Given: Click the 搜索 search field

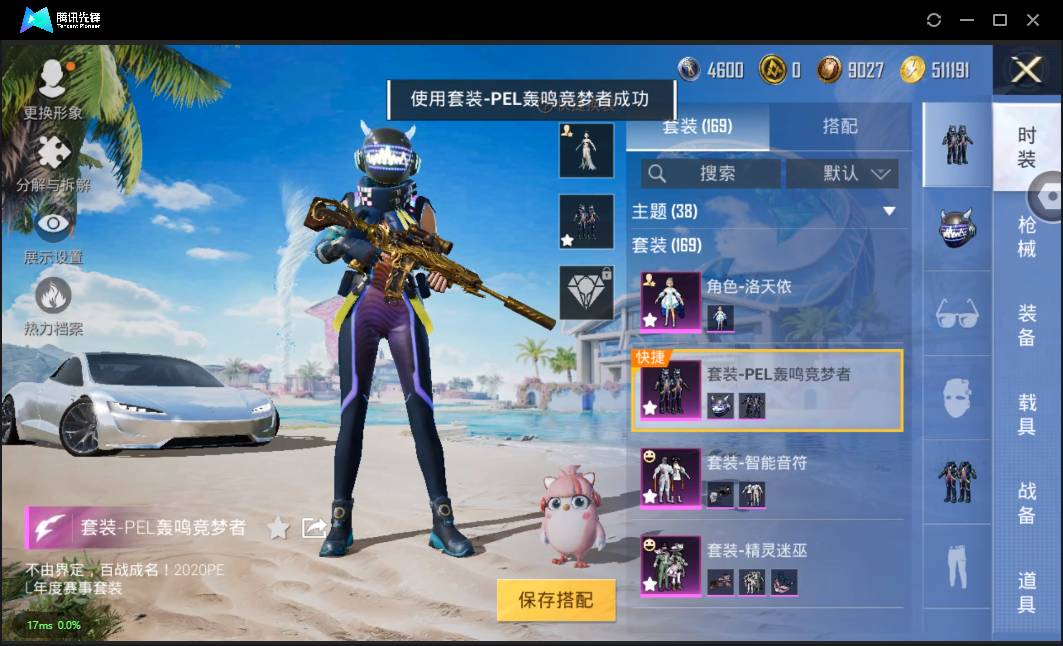Looking at the screenshot, I should (x=711, y=173).
